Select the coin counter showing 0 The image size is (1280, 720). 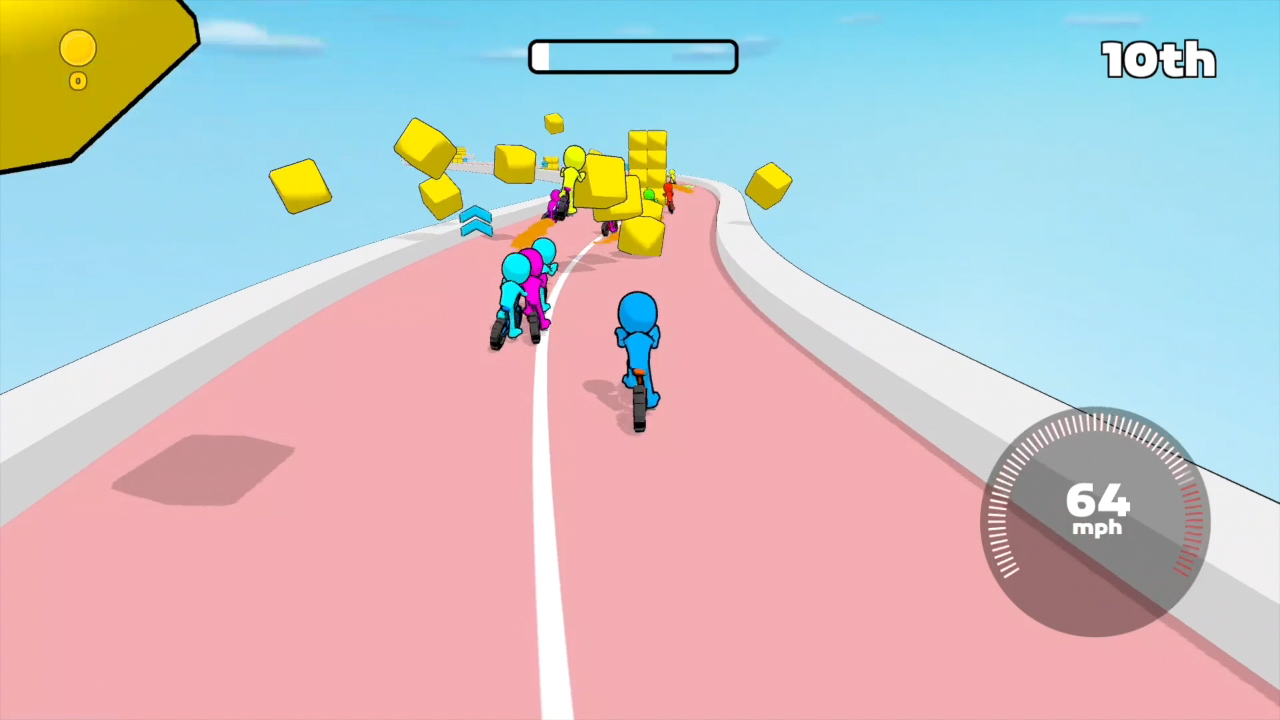coord(78,81)
